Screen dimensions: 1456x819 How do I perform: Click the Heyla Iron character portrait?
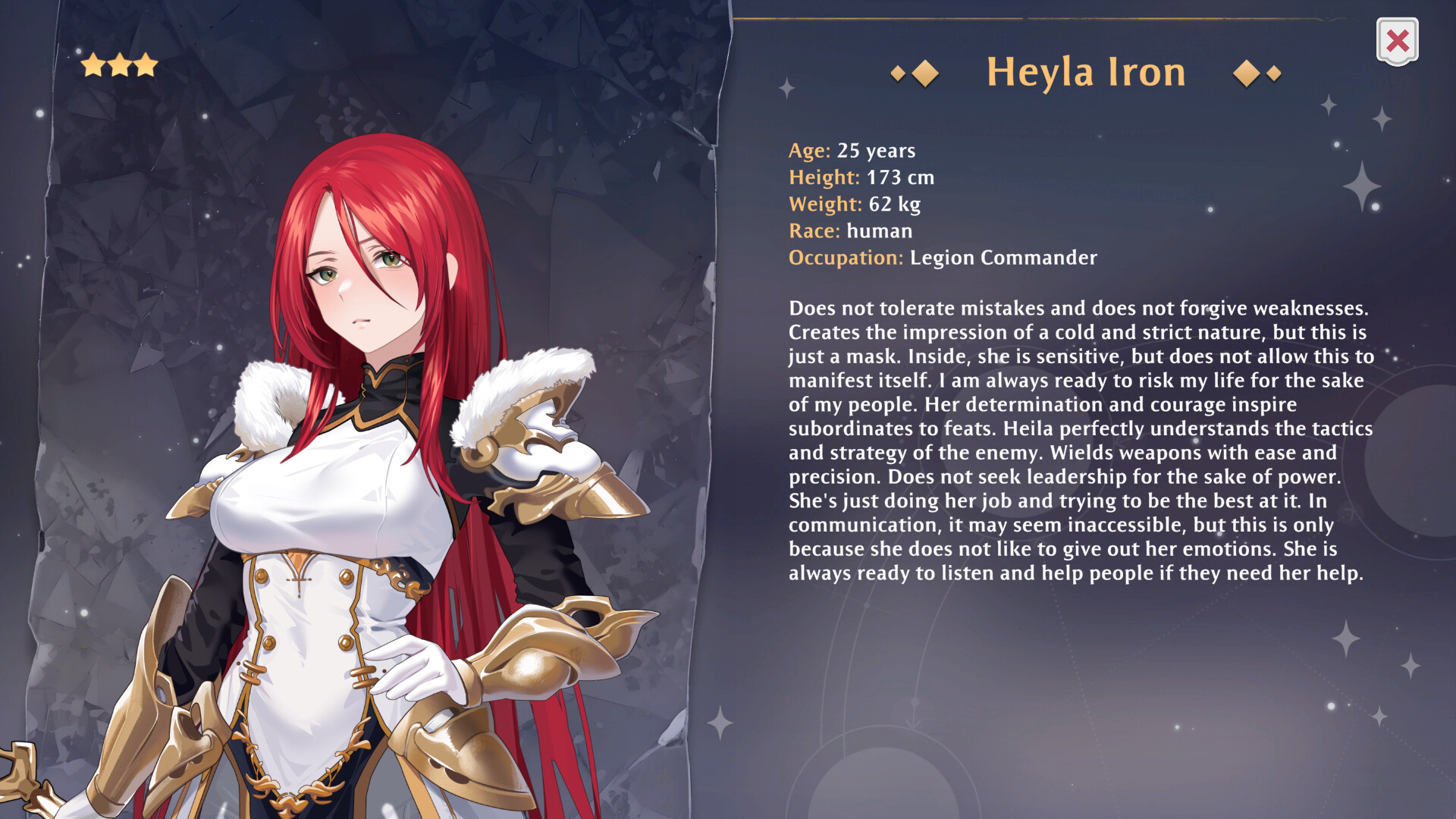click(364, 455)
